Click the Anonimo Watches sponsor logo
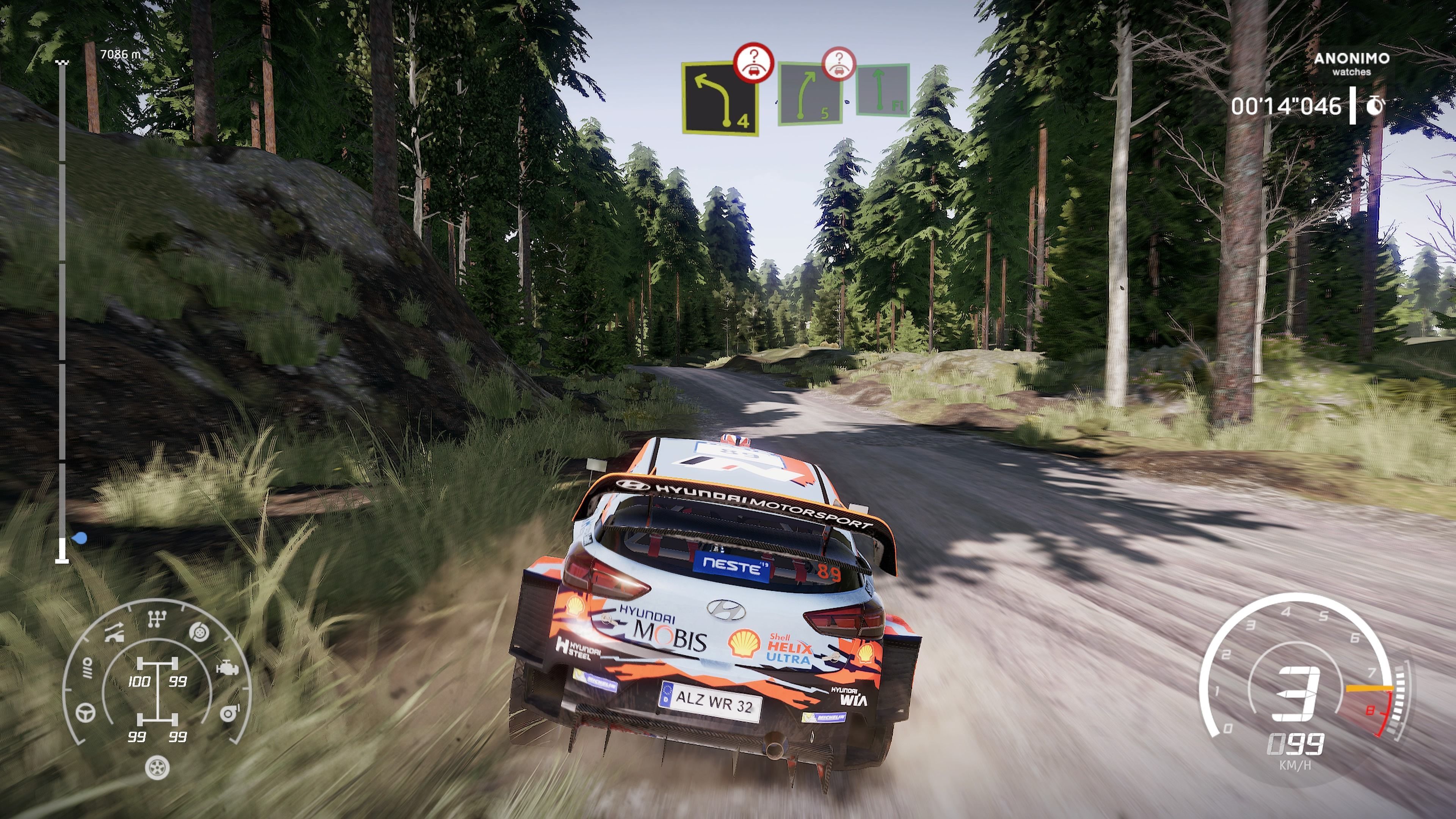This screenshot has height=819, width=1456. pyautogui.click(x=1351, y=63)
